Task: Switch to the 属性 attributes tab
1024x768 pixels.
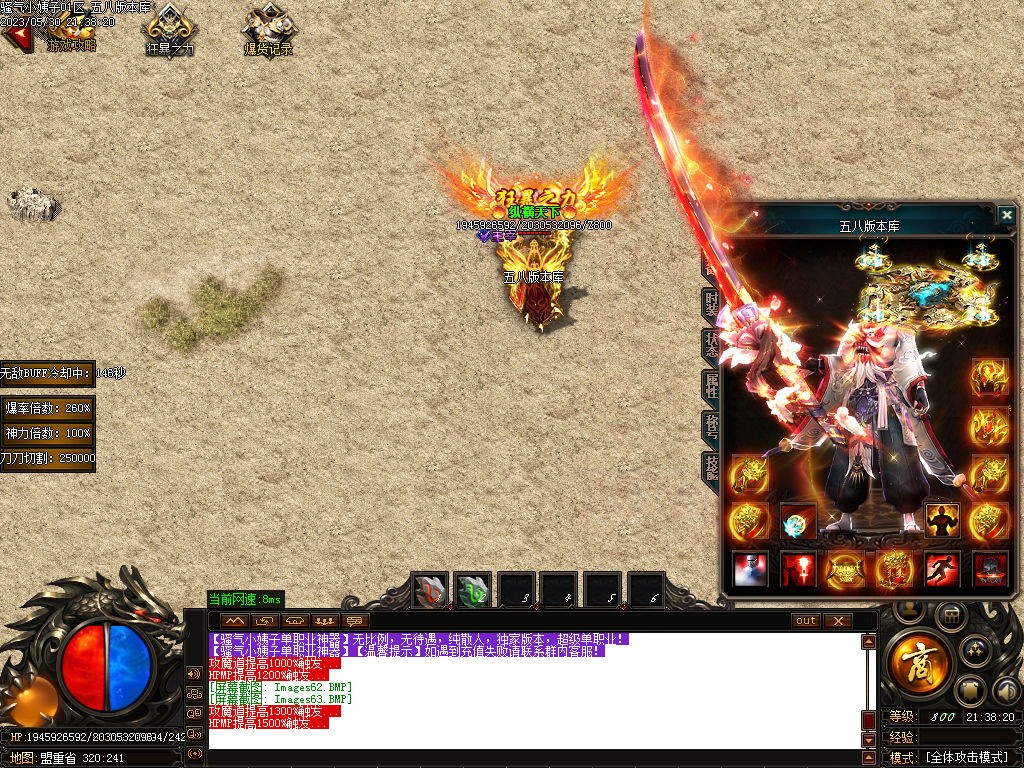Action: pos(711,385)
